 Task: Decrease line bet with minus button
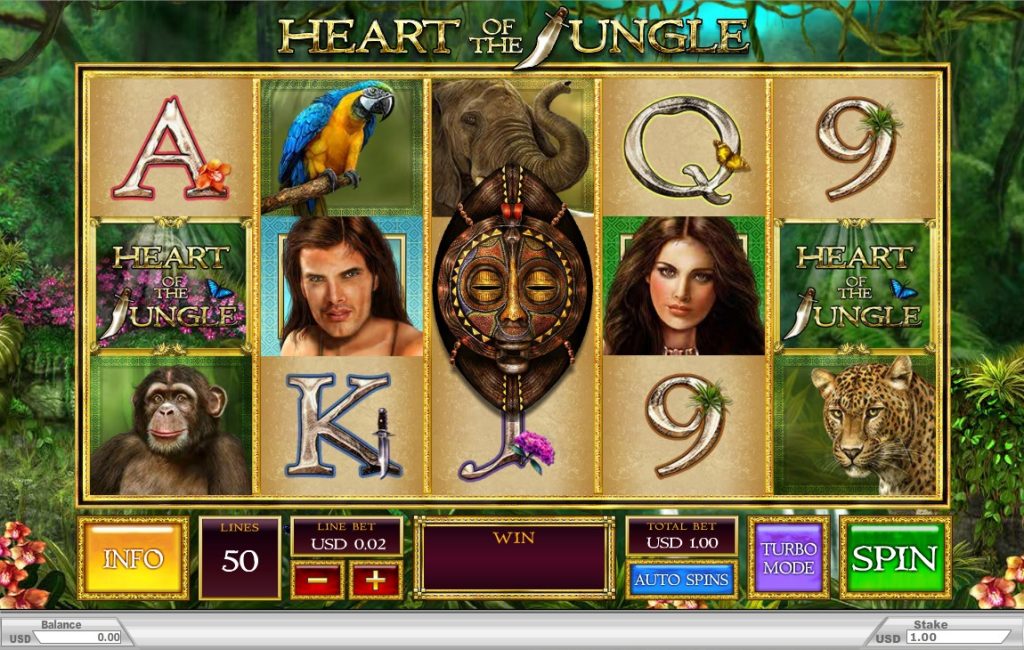click(x=317, y=580)
